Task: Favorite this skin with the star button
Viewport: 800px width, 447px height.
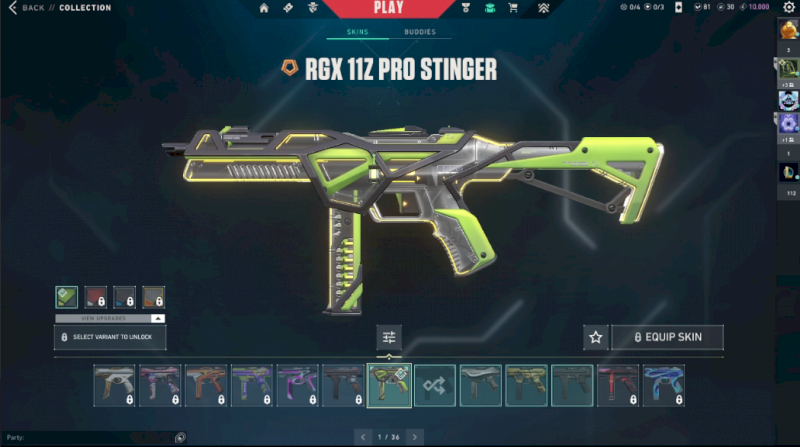Action: [x=596, y=337]
